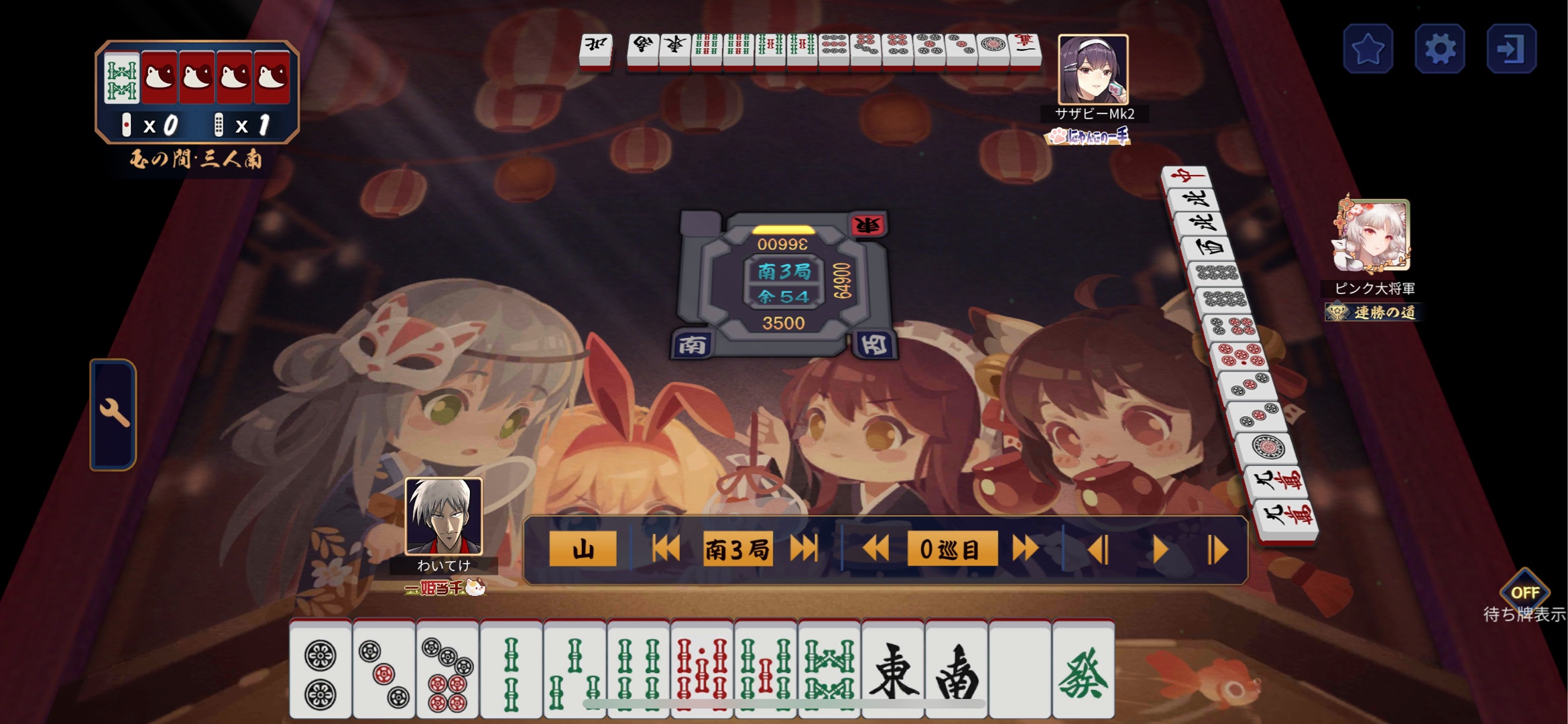Viewport: 1568px width, 724px height.
Task: Open the 0巡目 turn selector
Action: pyautogui.click(x=951, y=549)
